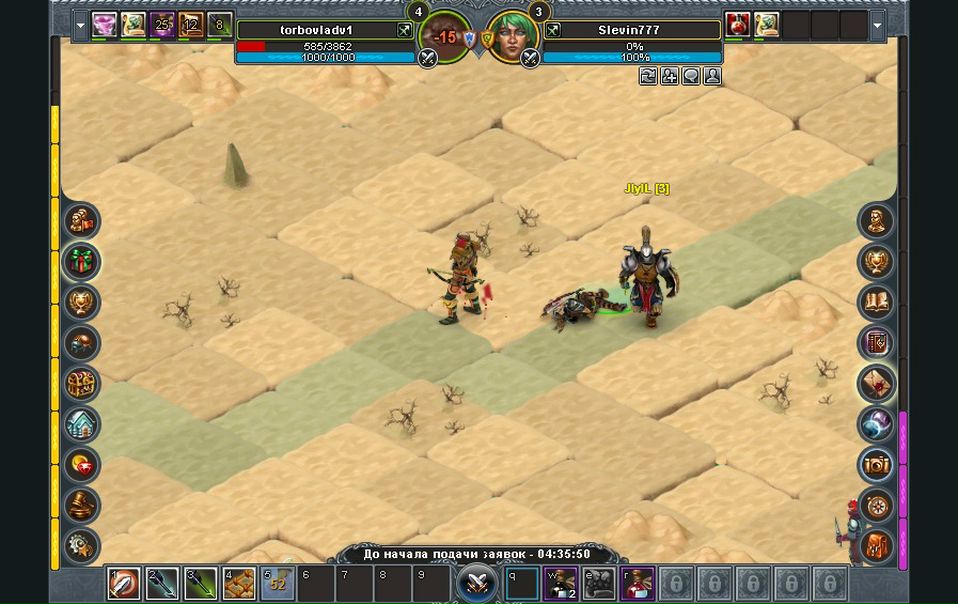The image size is (958, 604).
Task: Open the green gift box menu
Action: (81, 261)
